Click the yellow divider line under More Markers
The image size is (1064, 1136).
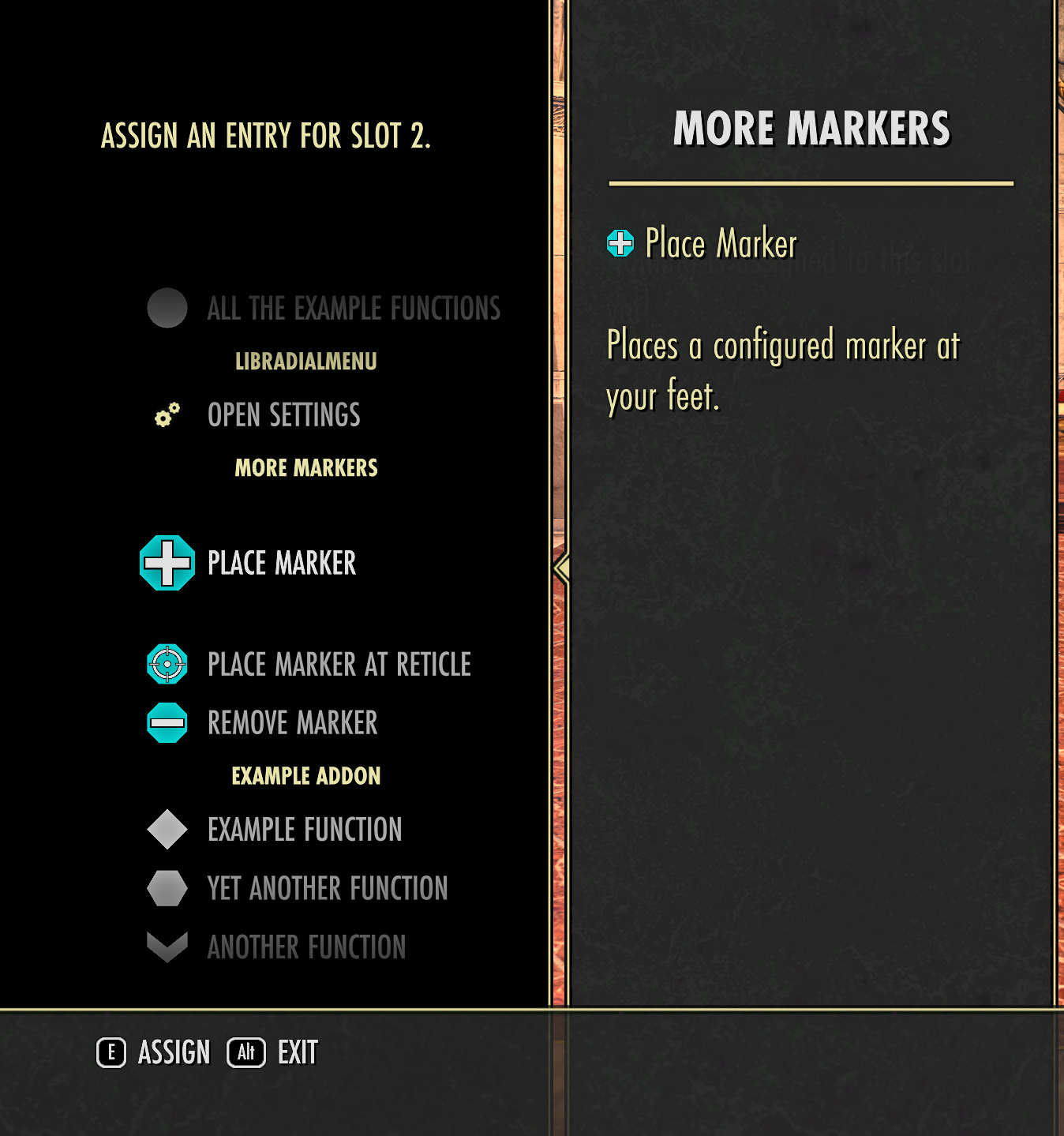tap(811, 183)
